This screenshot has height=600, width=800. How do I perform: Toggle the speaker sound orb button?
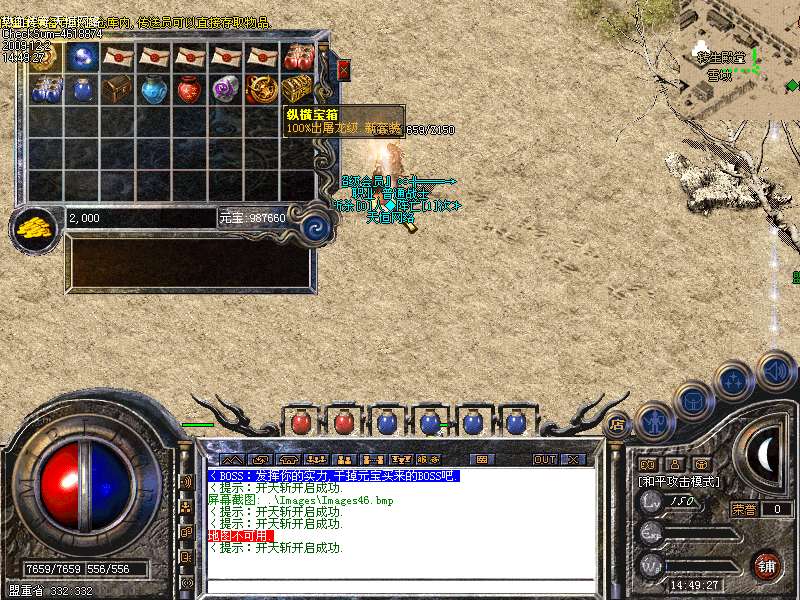pos(776,371)
